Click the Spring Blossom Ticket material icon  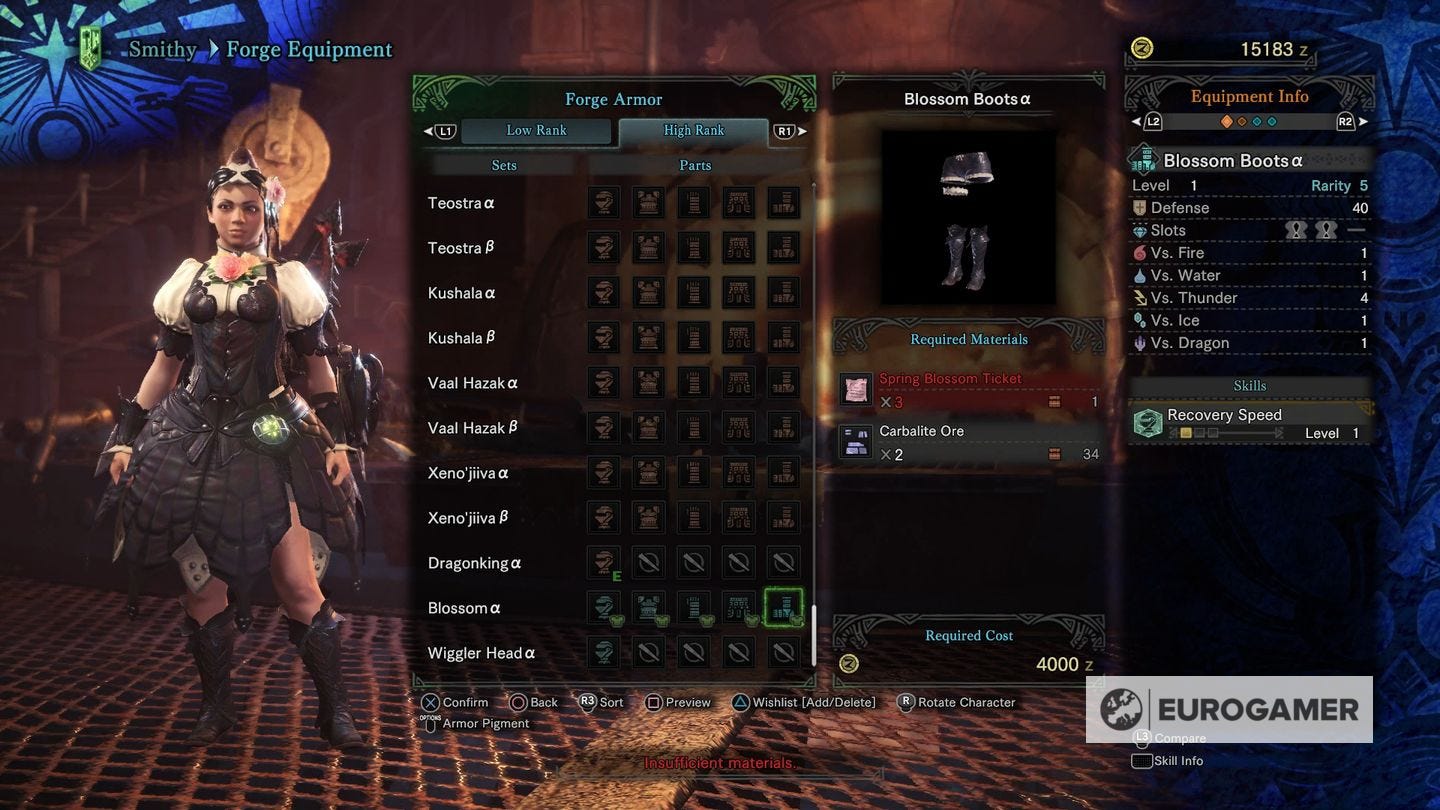pyautogui.click(x=856, y=390)
